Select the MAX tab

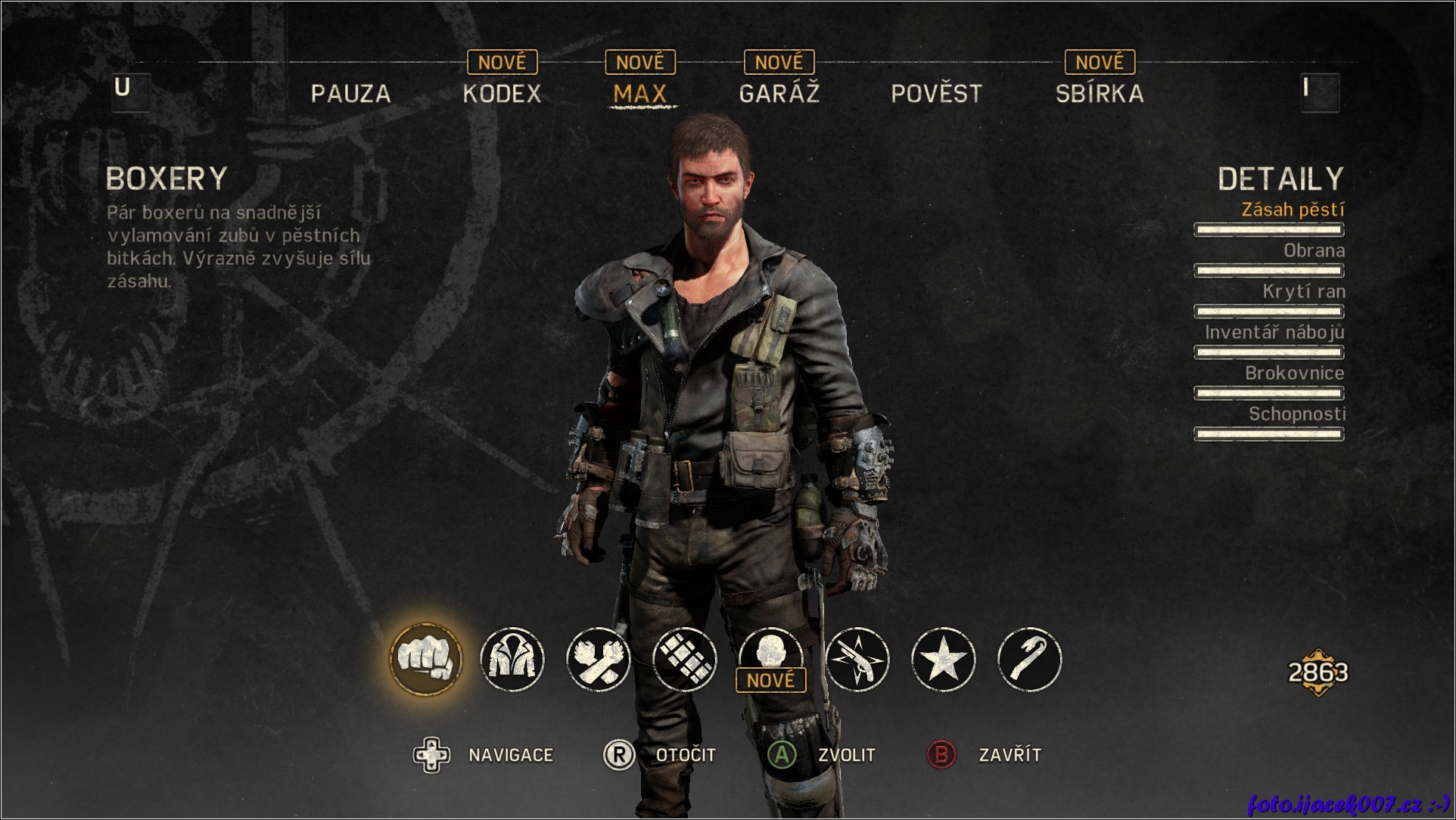pos(639,94)
